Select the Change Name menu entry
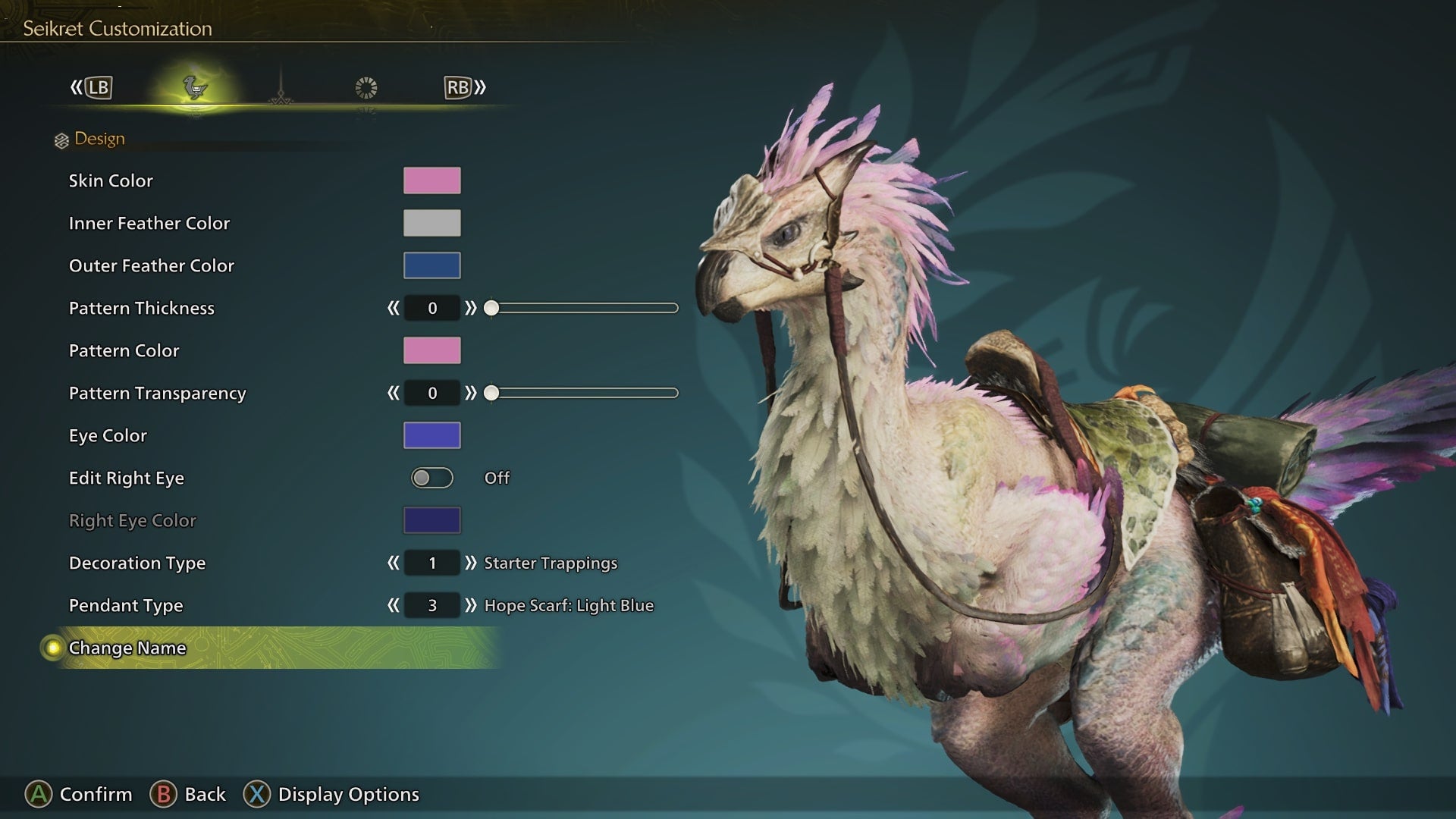This screenshot has width=1456, height=819. click(127, 648)
